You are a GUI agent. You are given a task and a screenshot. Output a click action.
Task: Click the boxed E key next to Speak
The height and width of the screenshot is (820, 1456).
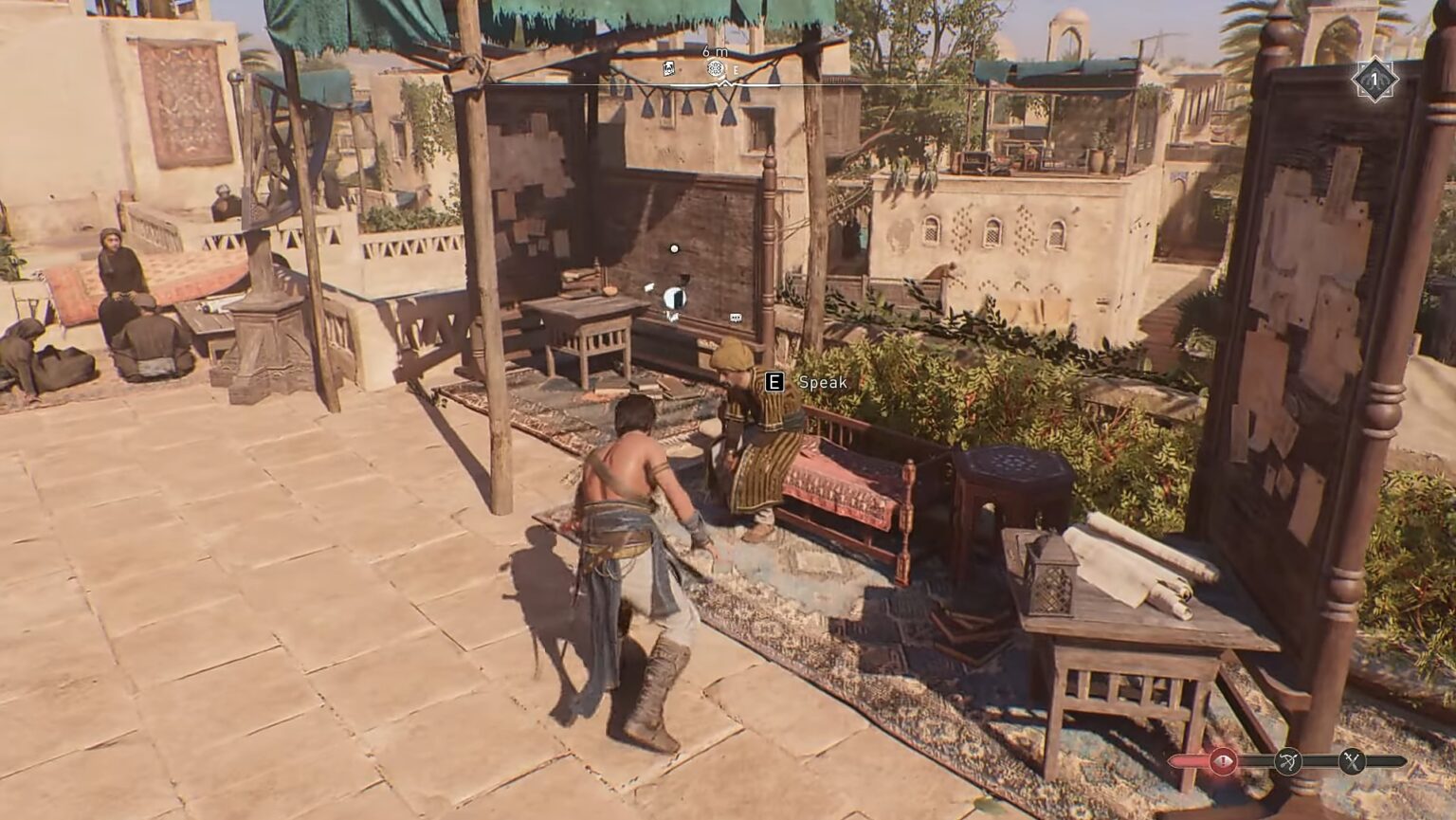coord(775,384)
